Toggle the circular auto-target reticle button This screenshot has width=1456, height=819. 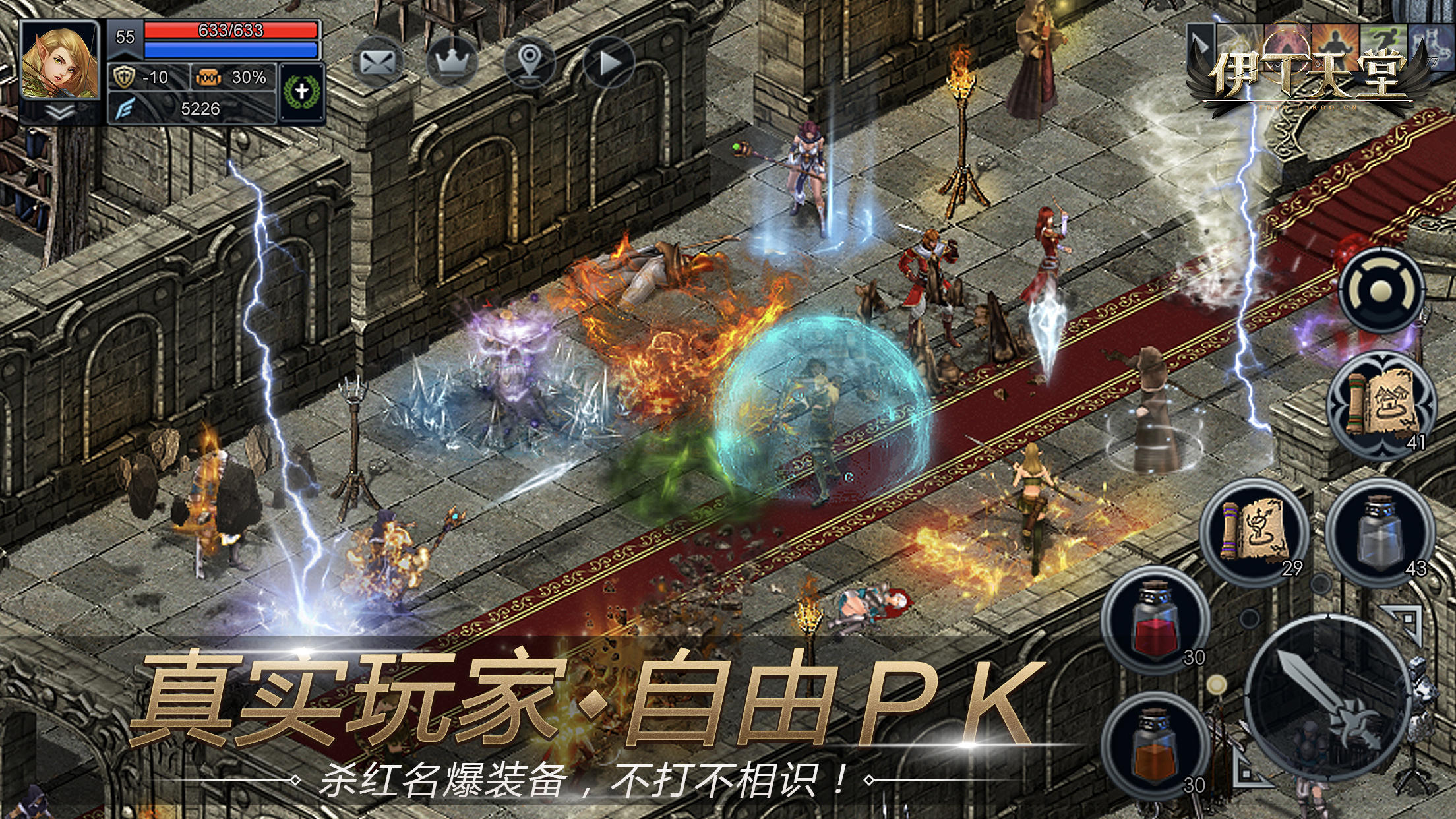point(1382,289)
